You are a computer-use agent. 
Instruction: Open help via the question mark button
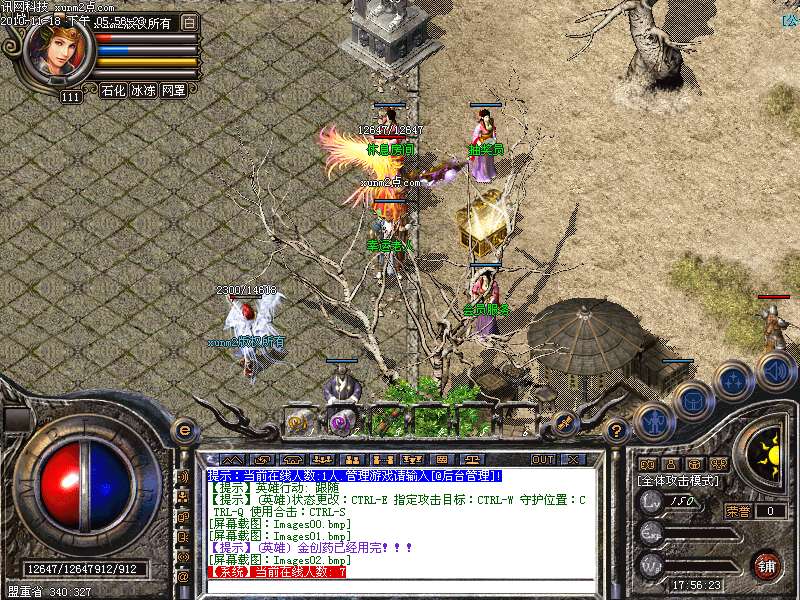click(x=617, y=430)
